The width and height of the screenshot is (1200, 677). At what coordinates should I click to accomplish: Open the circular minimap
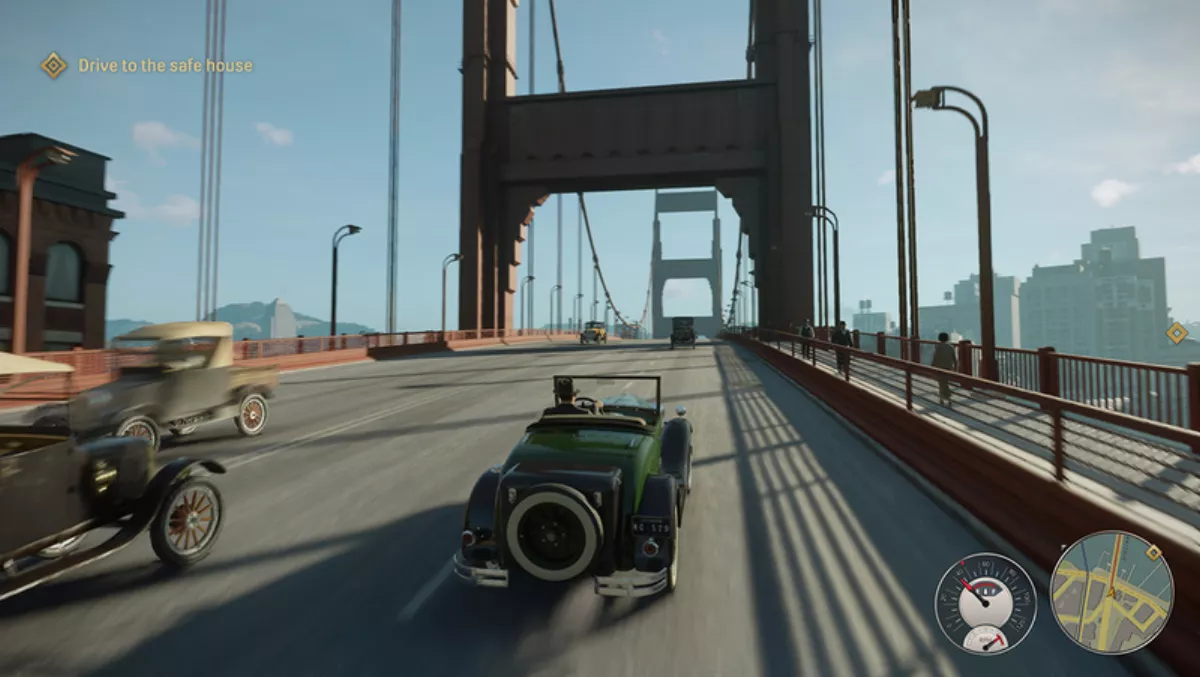pos(1110,592)
